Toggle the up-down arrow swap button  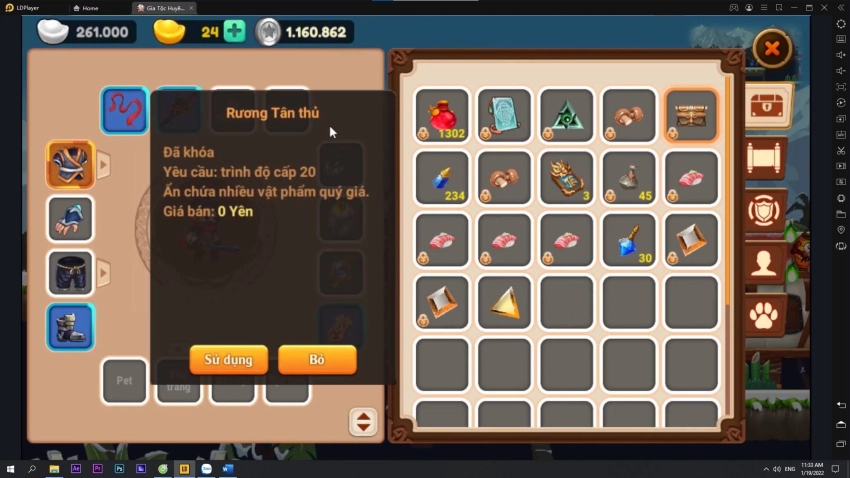tap(363, 422)
